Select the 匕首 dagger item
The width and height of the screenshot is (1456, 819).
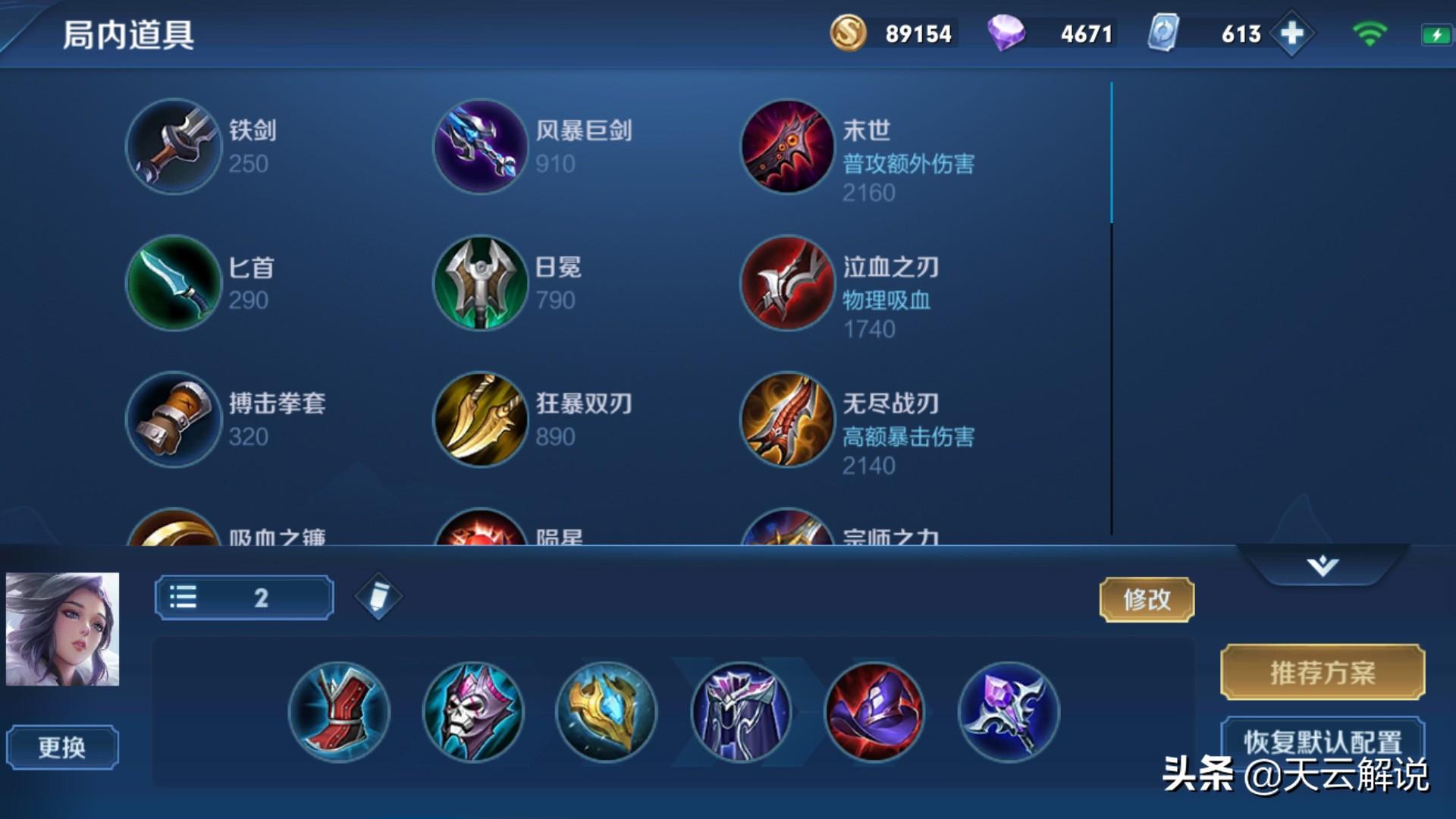[x=173, y=283]
